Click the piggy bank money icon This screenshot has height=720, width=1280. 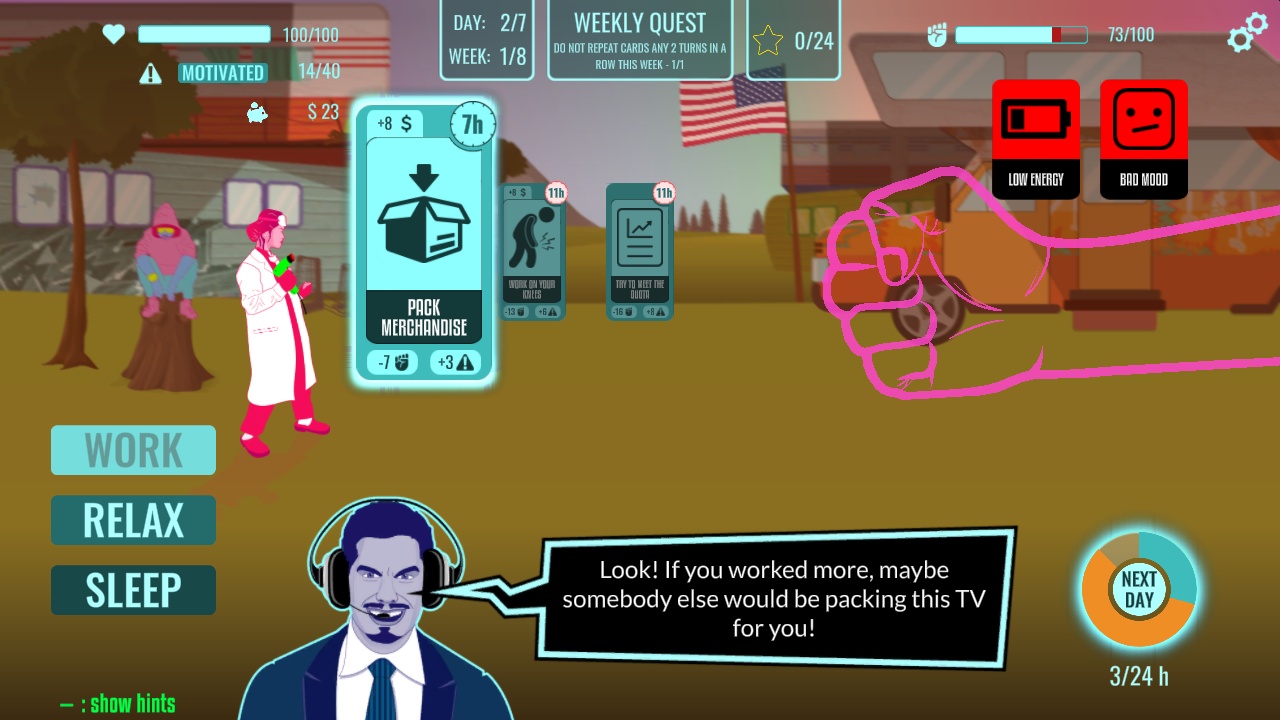tap(257, 113)
